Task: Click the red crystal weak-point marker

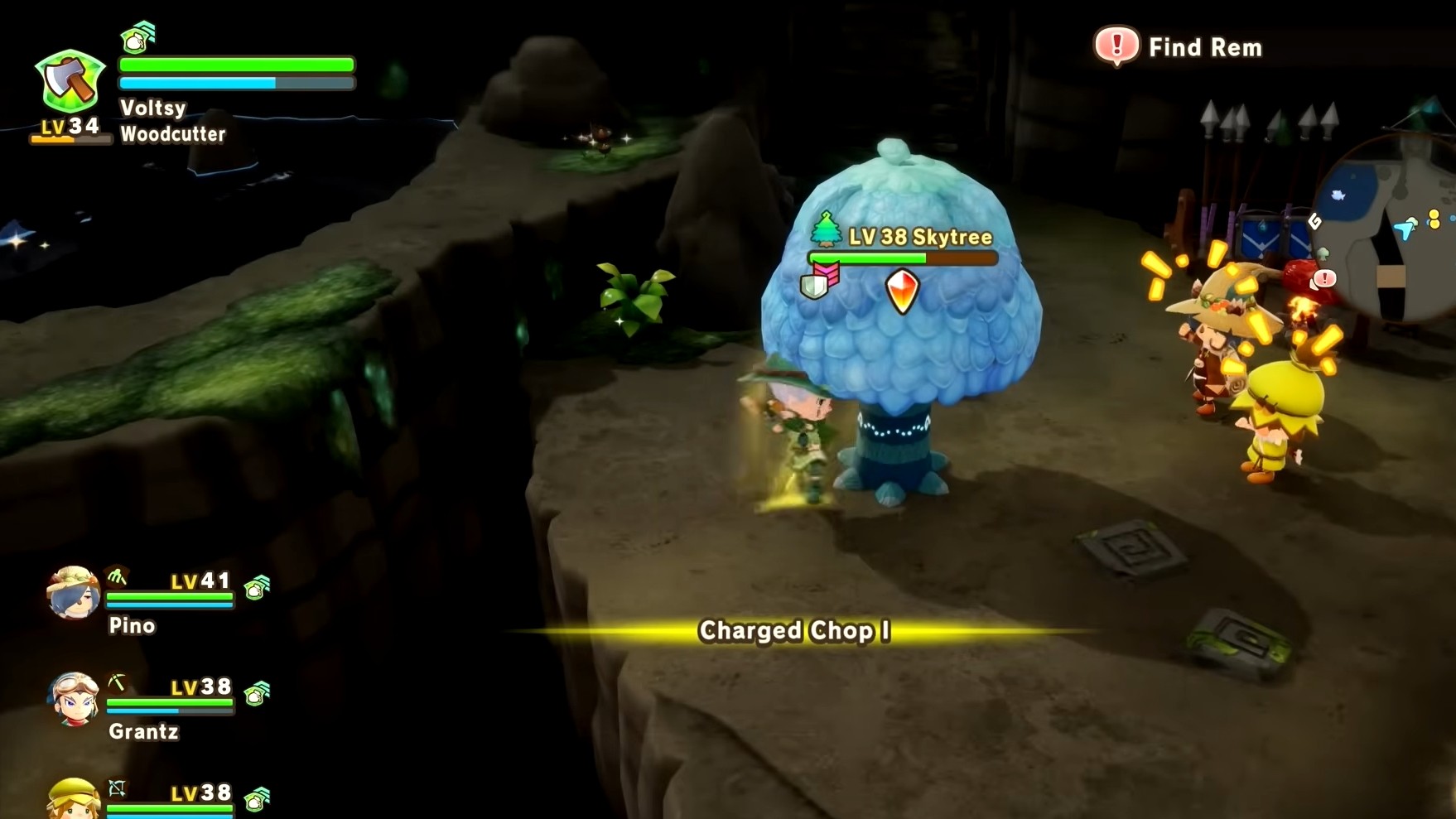Action: coord(902,291)
